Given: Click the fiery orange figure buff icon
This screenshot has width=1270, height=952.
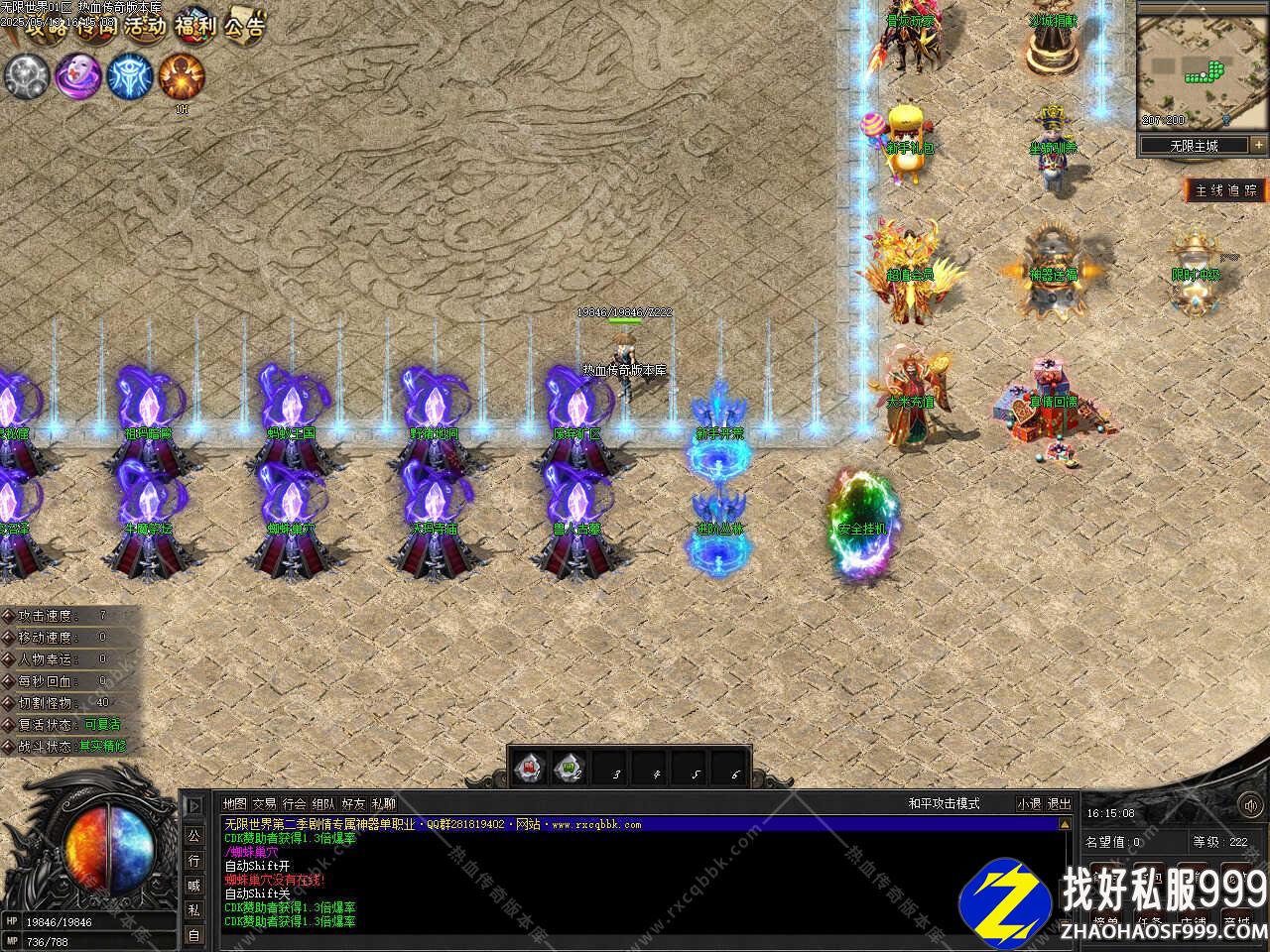Looking at the screenshot, I should click(182, 75).
